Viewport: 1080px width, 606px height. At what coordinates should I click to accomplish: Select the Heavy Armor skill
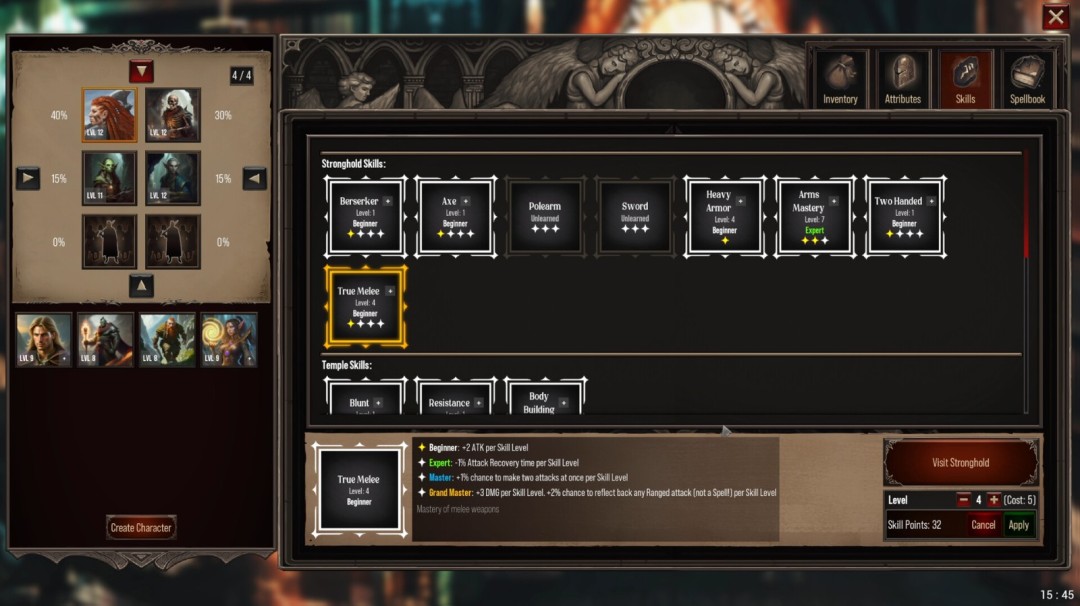coord(724,217)
